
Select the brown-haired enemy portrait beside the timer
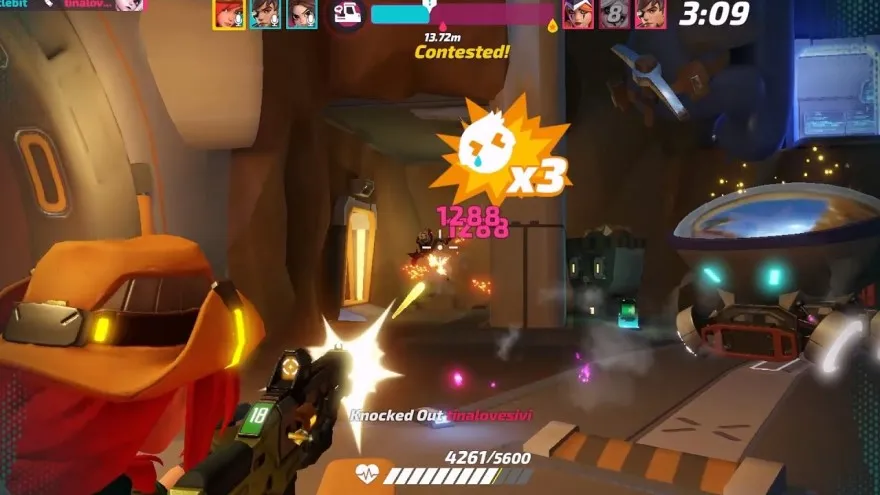click(650, 13)
